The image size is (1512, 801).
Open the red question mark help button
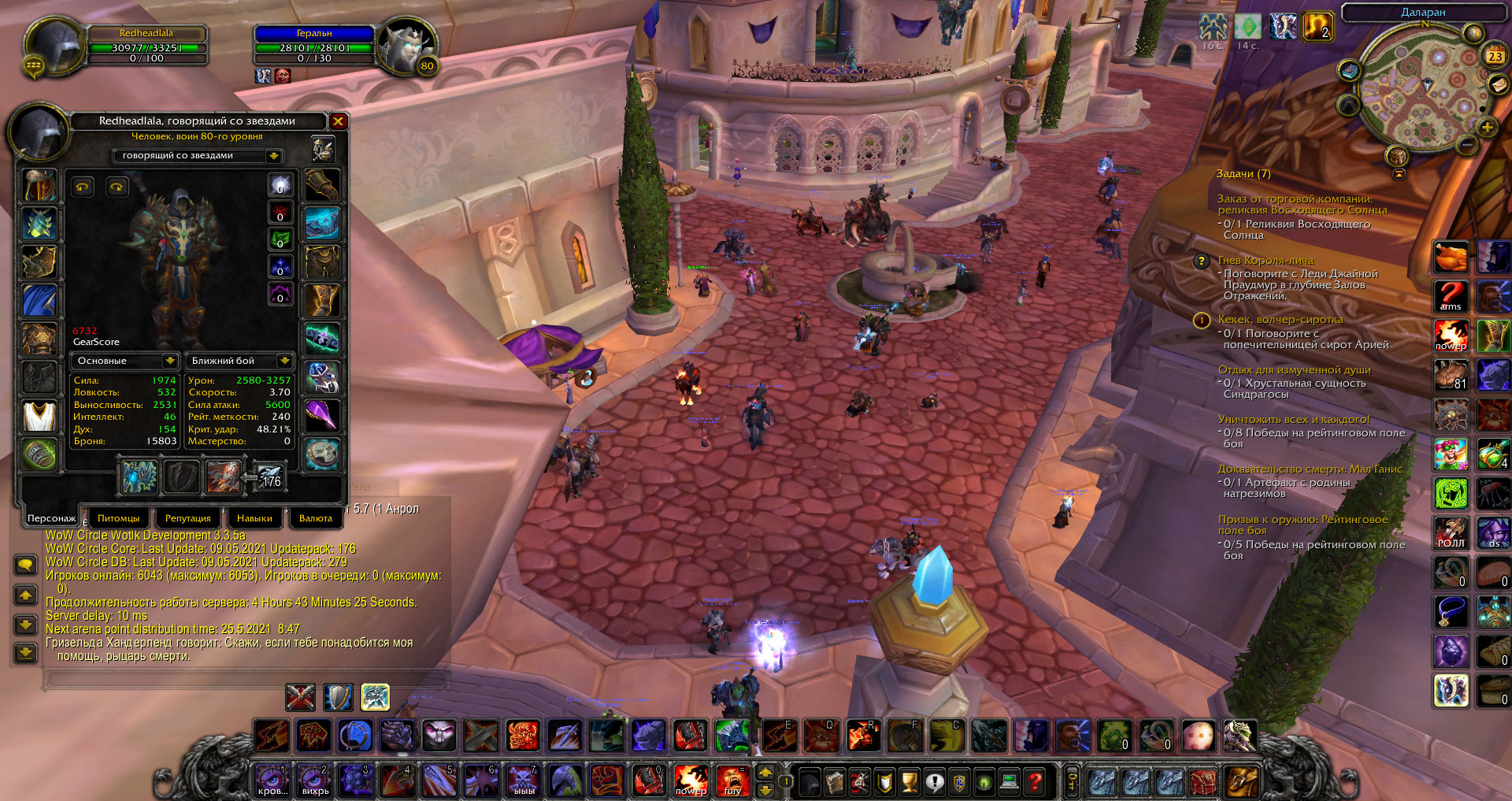click(1035, 781)
